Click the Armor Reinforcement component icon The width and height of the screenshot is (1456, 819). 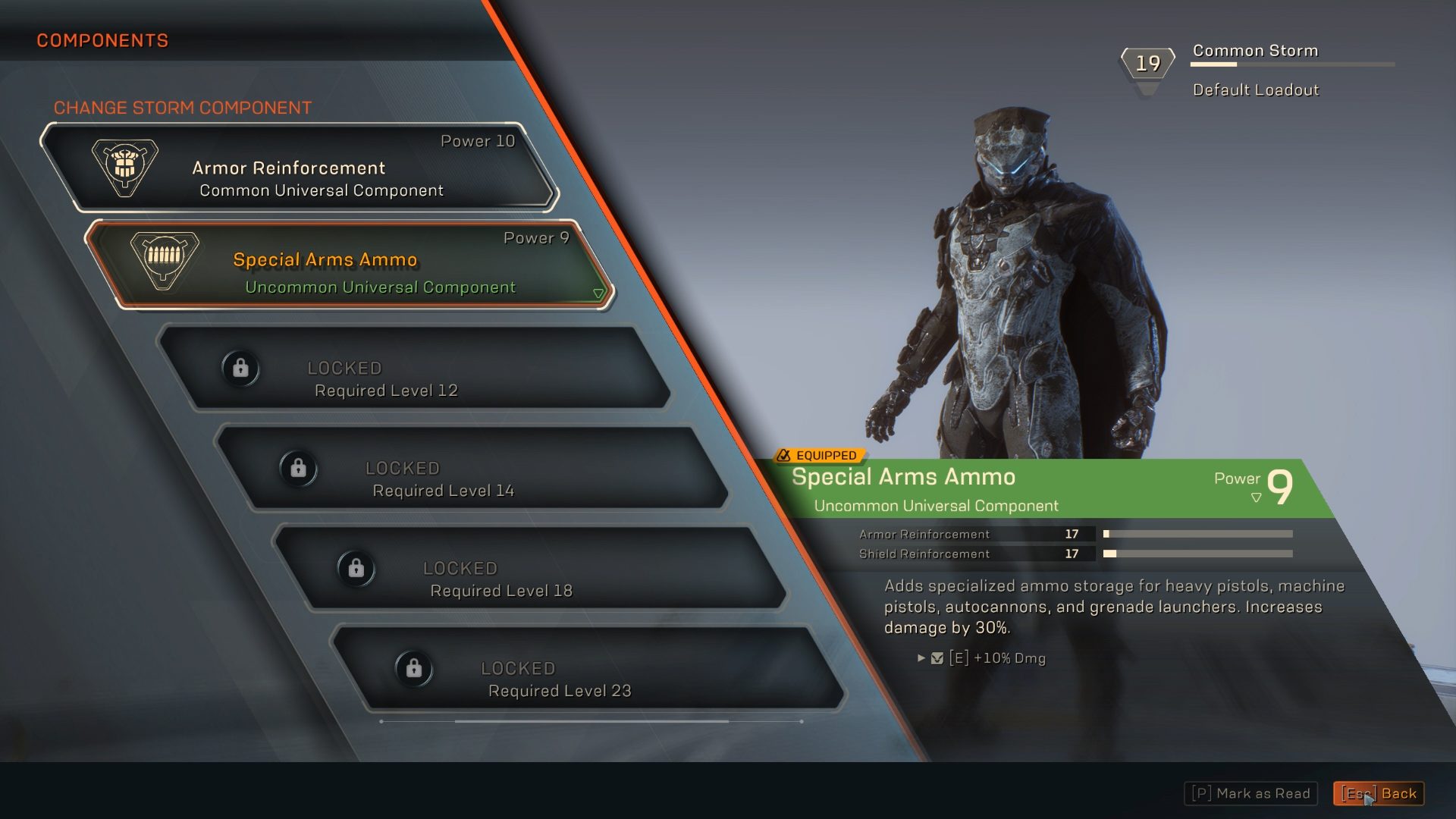[x=126, y=166]
